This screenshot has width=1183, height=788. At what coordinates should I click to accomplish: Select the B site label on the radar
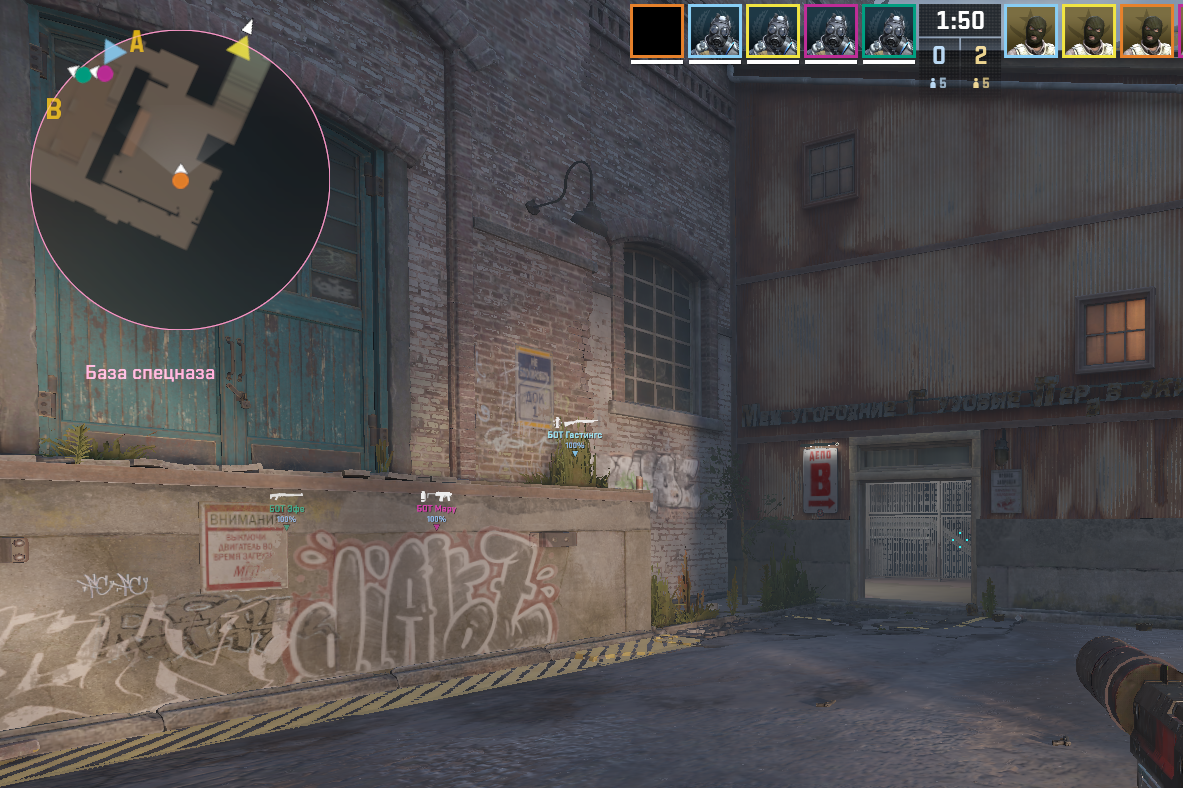pos(54,109)
